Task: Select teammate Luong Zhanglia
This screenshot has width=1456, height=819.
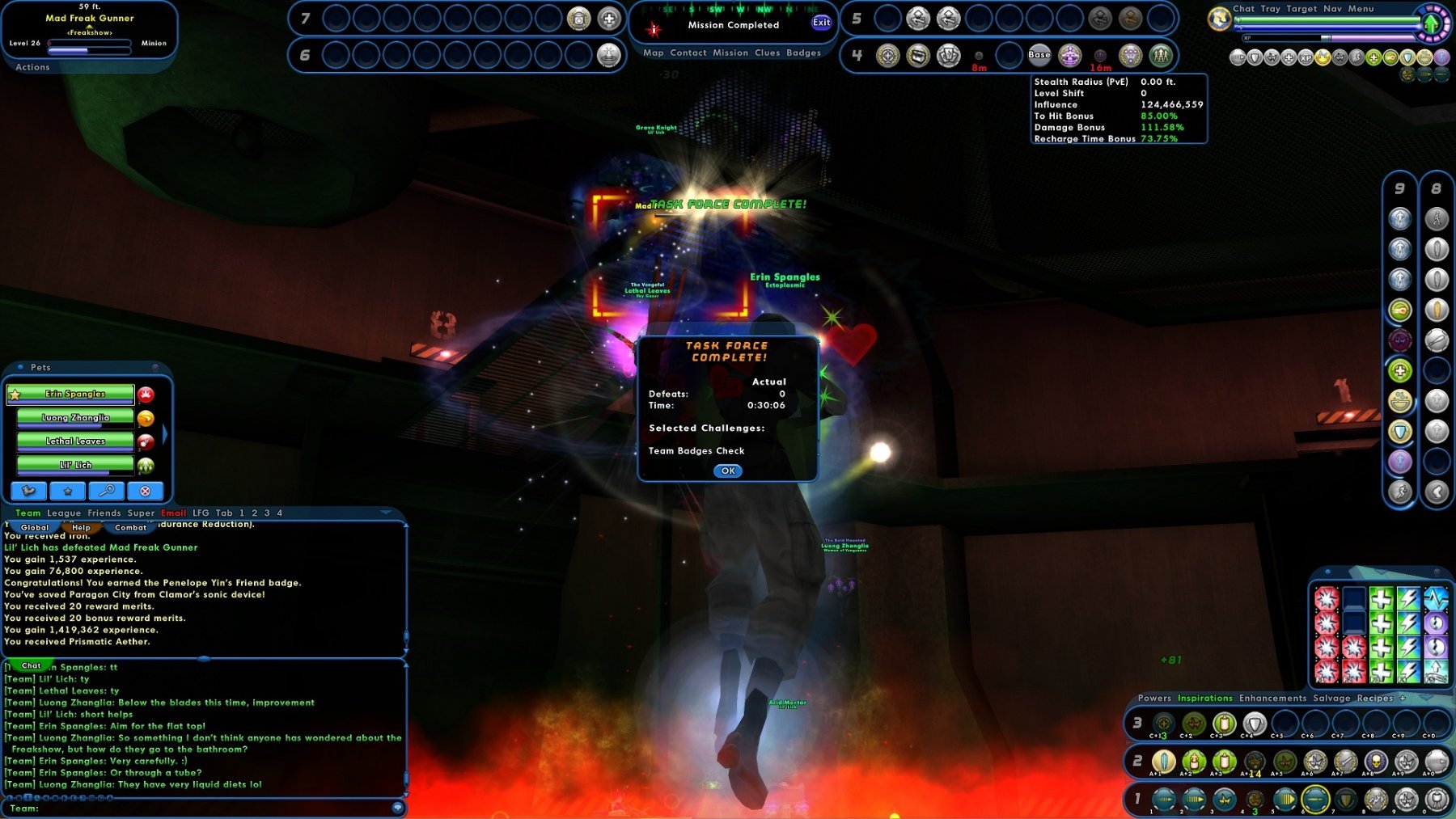Action: click(75, 418)
